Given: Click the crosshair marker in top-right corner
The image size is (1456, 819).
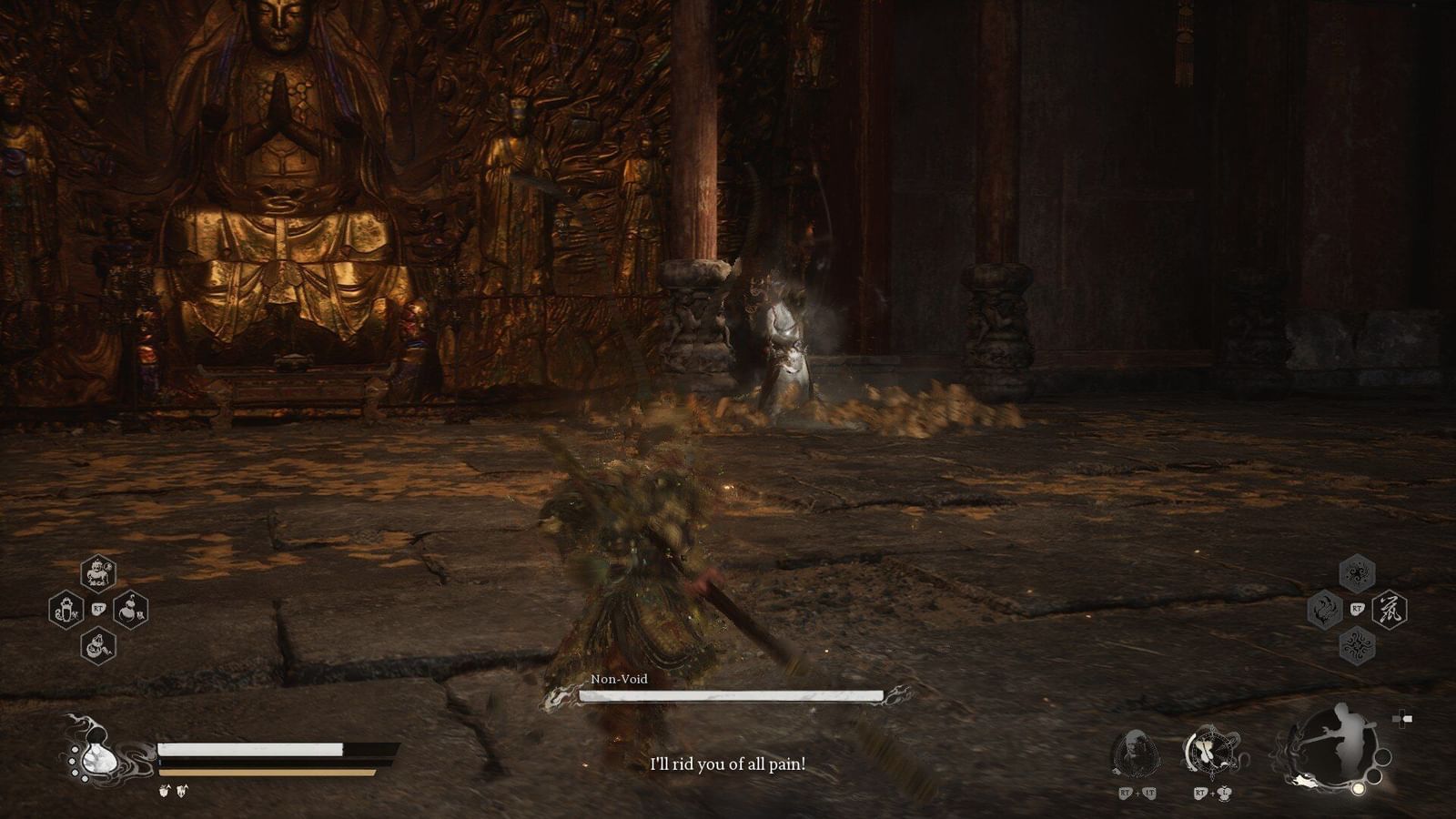Looking at the screenshot, I should coord(1403,718).
